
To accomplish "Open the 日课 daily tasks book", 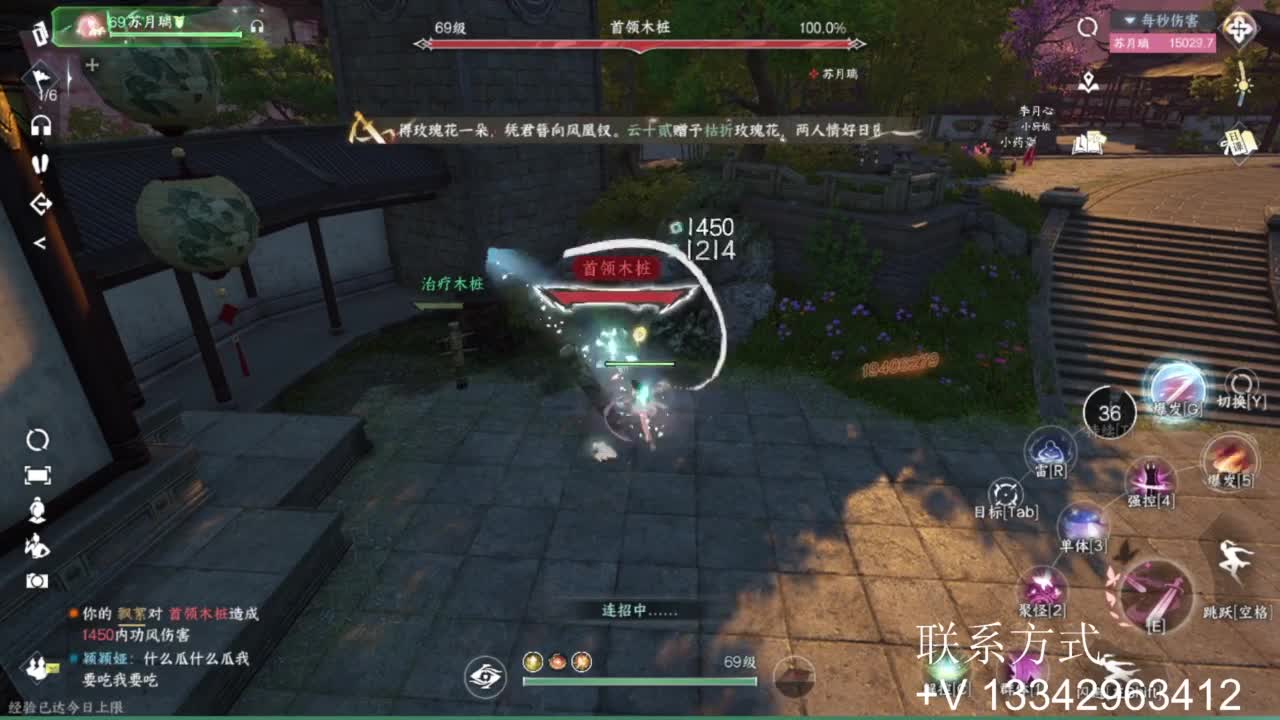I will click(x=1240, y=142).
